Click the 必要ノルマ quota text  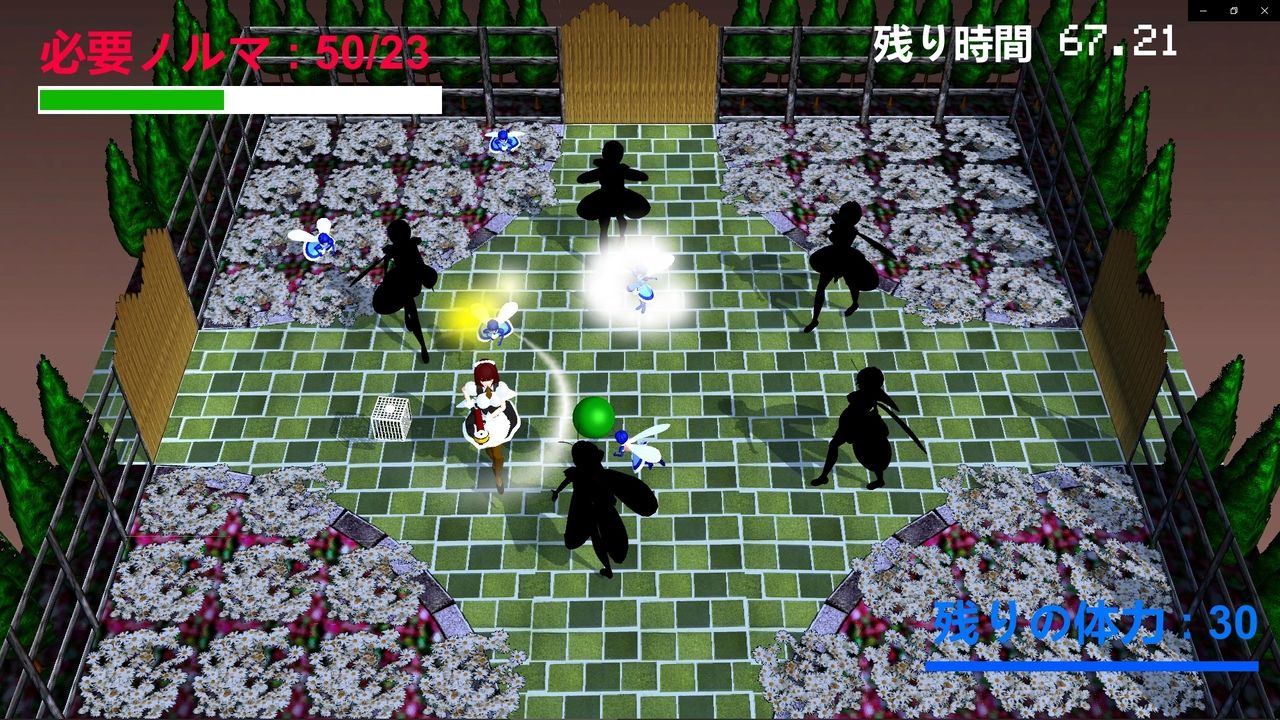tap(232, 48)
